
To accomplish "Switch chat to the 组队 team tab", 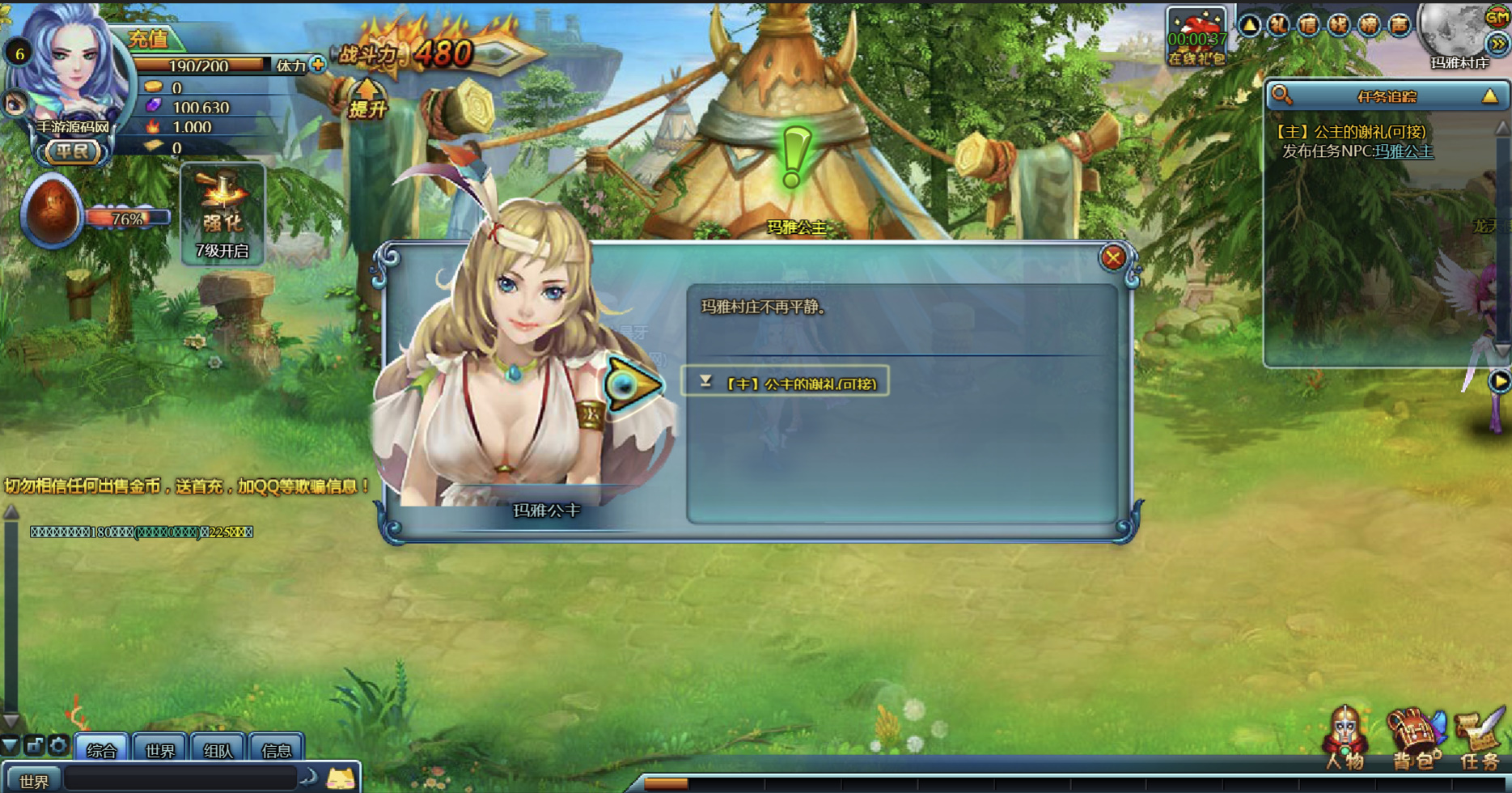I will [x=218, y=750].
